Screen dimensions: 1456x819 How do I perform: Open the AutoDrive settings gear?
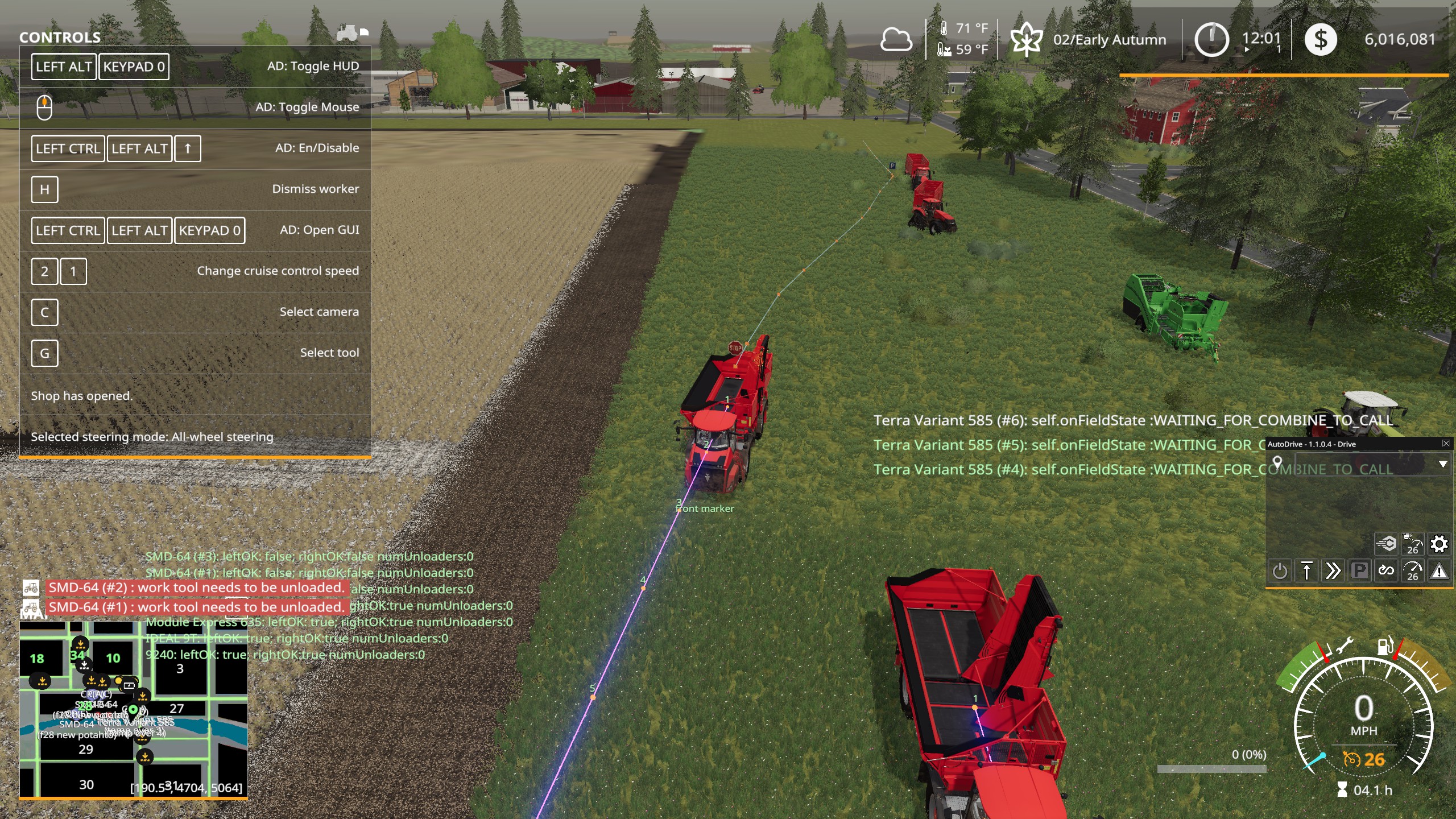point(1440,543)
